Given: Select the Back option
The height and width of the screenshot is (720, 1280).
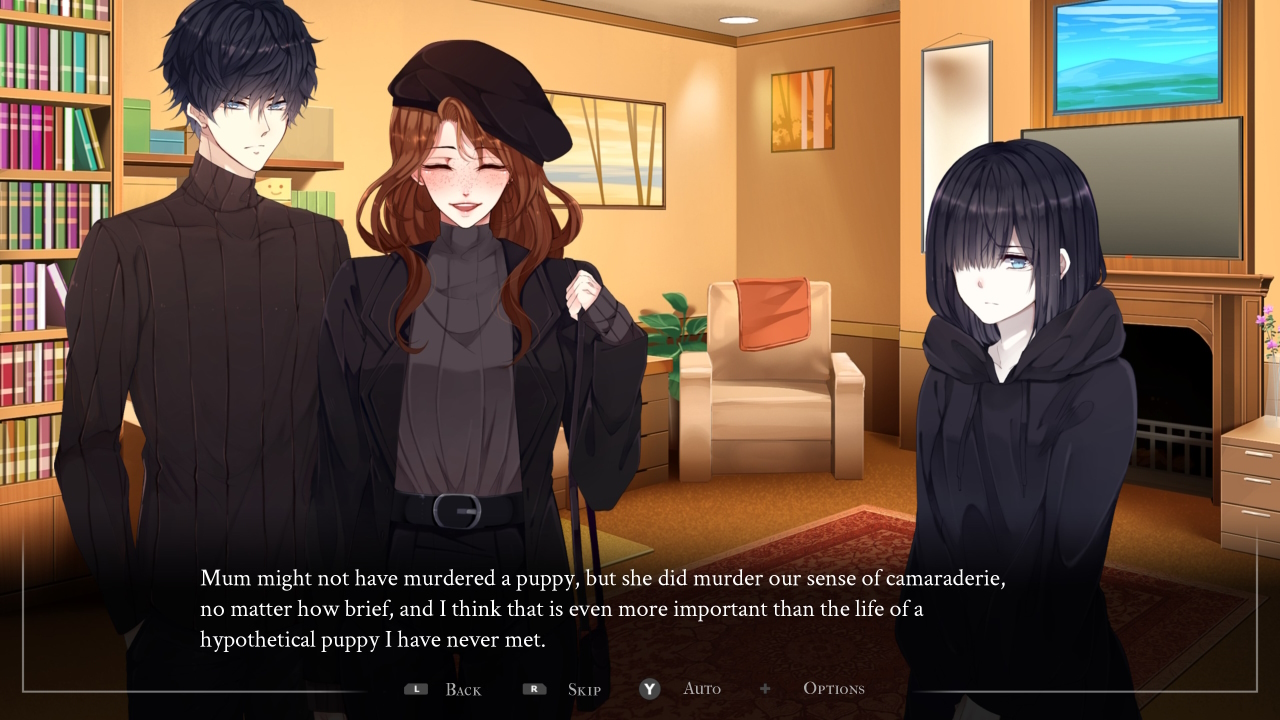Looking at the screenshot, I should 461,689.
